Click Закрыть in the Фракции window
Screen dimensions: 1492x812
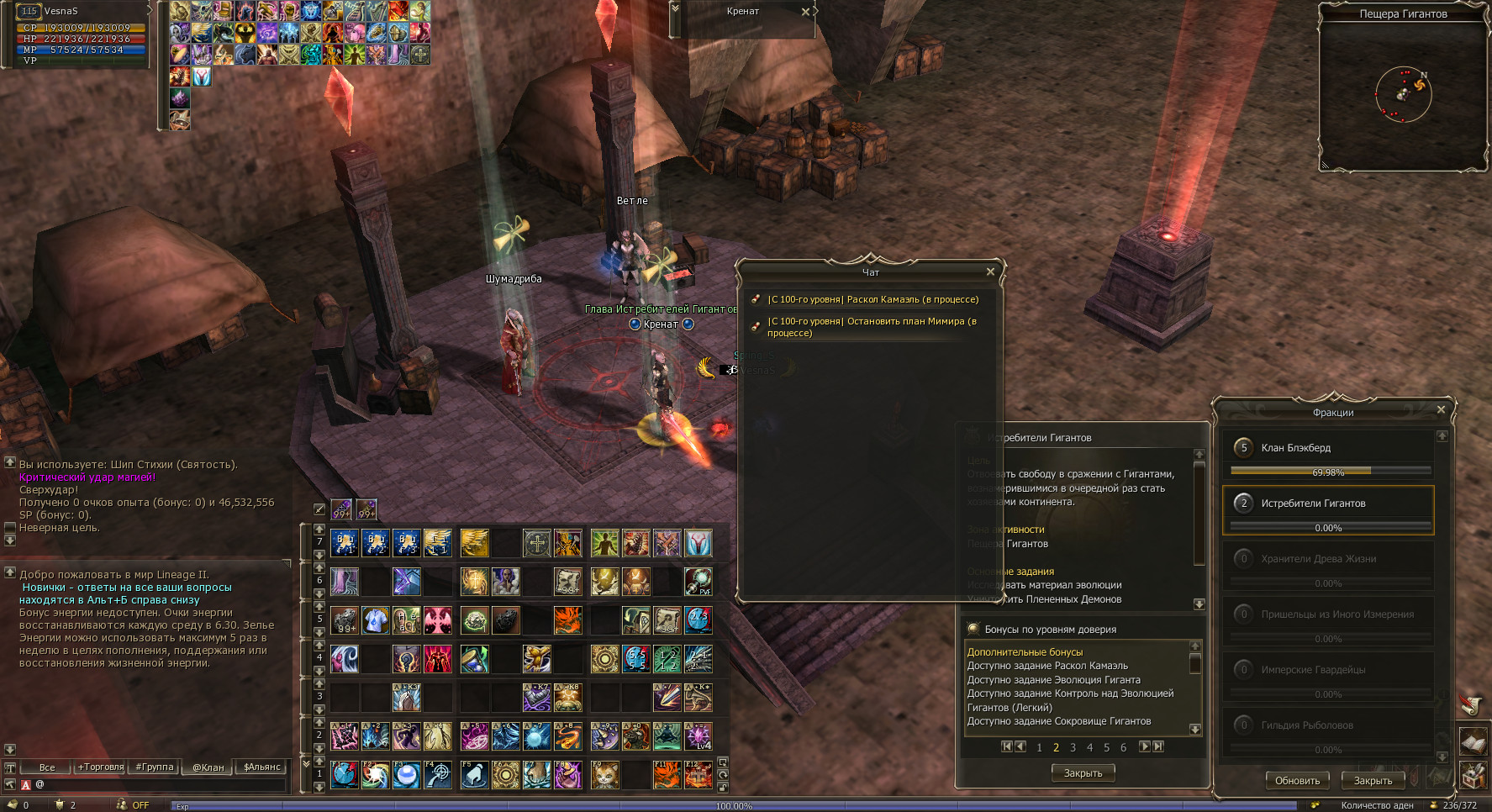[1373, 781]
